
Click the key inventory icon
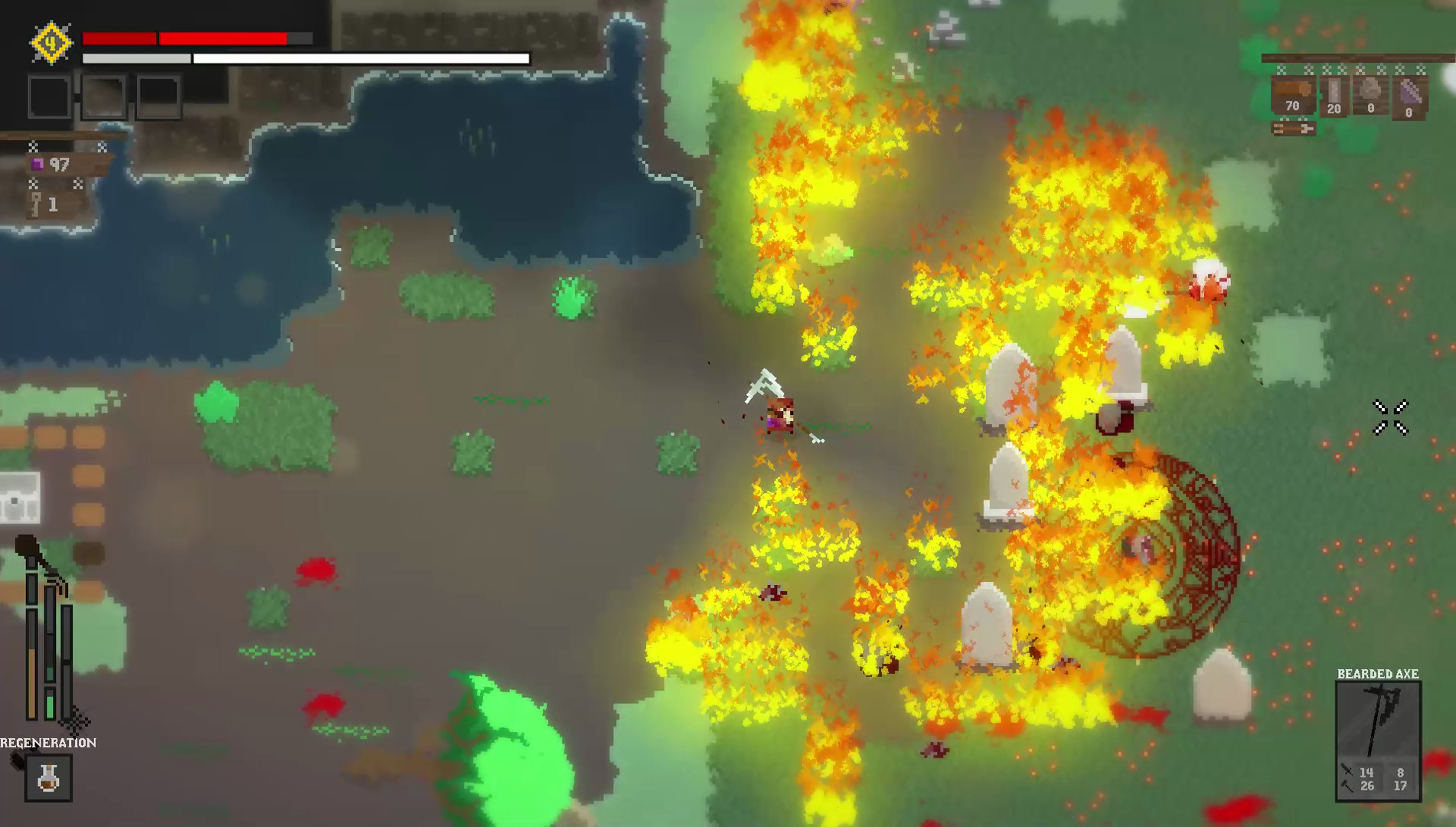click(x=34, y=204)
